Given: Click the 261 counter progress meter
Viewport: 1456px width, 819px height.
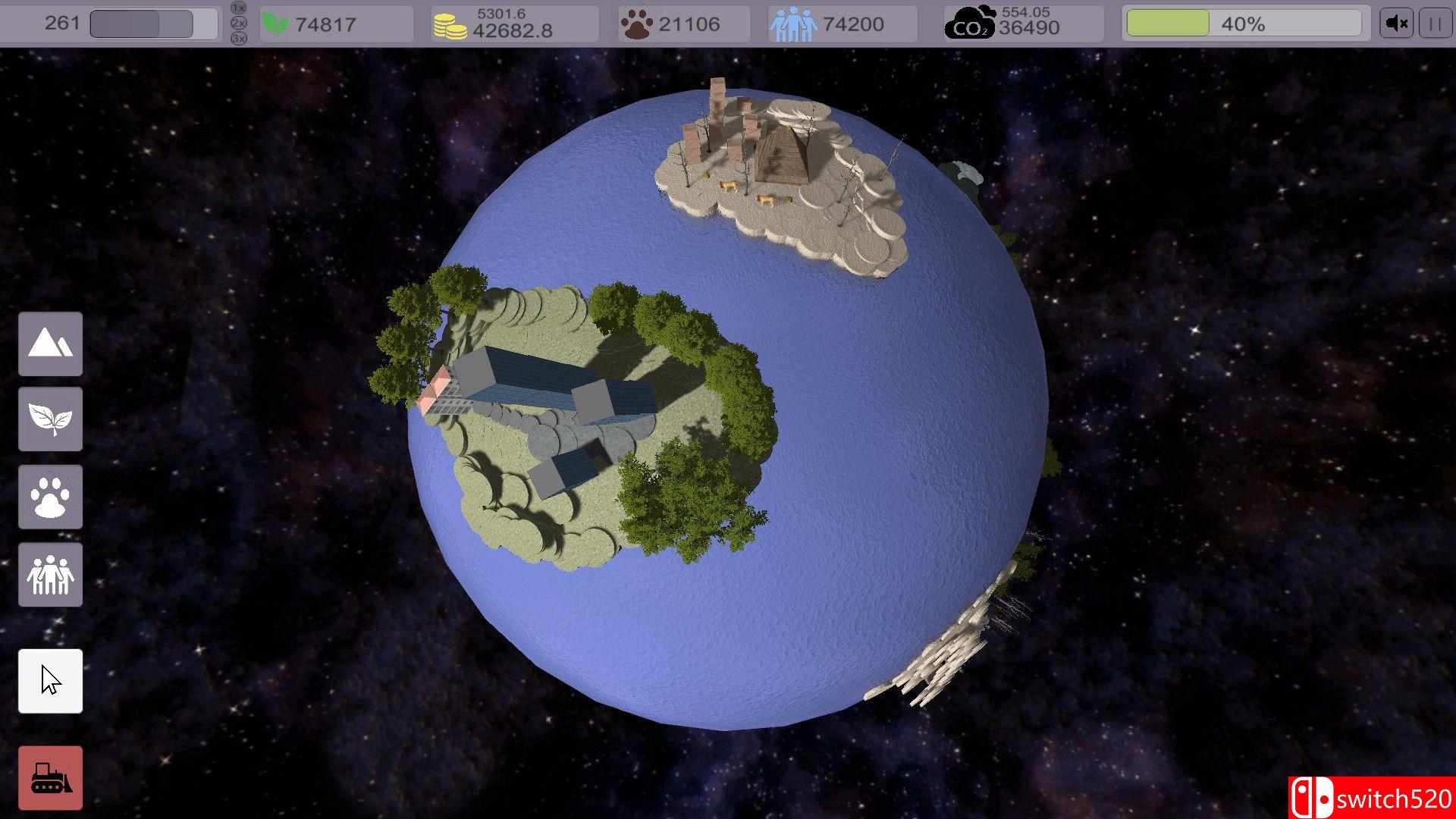Looking at the screenshot, I should pos(152,23).
